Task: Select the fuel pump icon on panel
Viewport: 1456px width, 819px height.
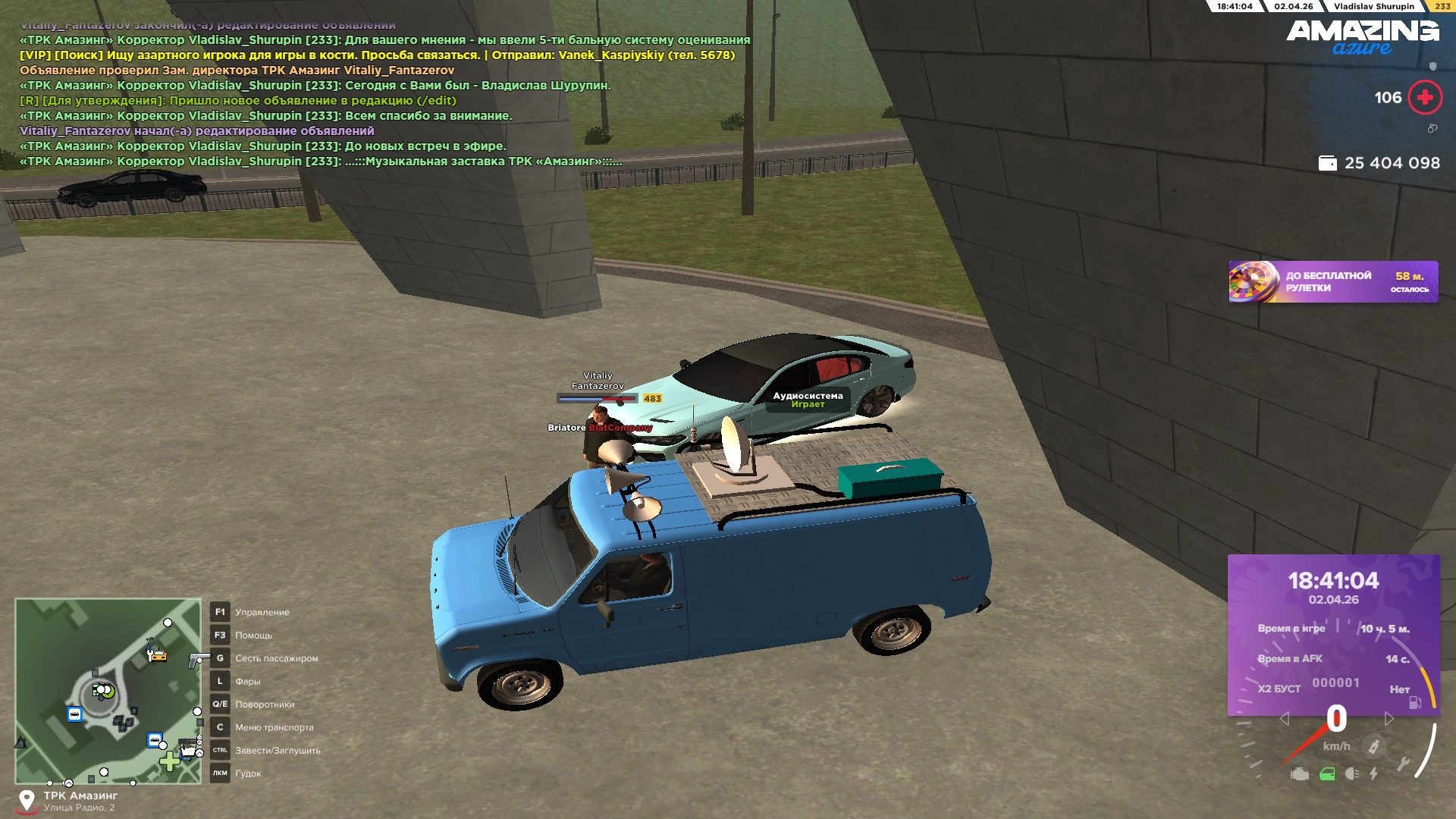Action: pos(1415,702)
